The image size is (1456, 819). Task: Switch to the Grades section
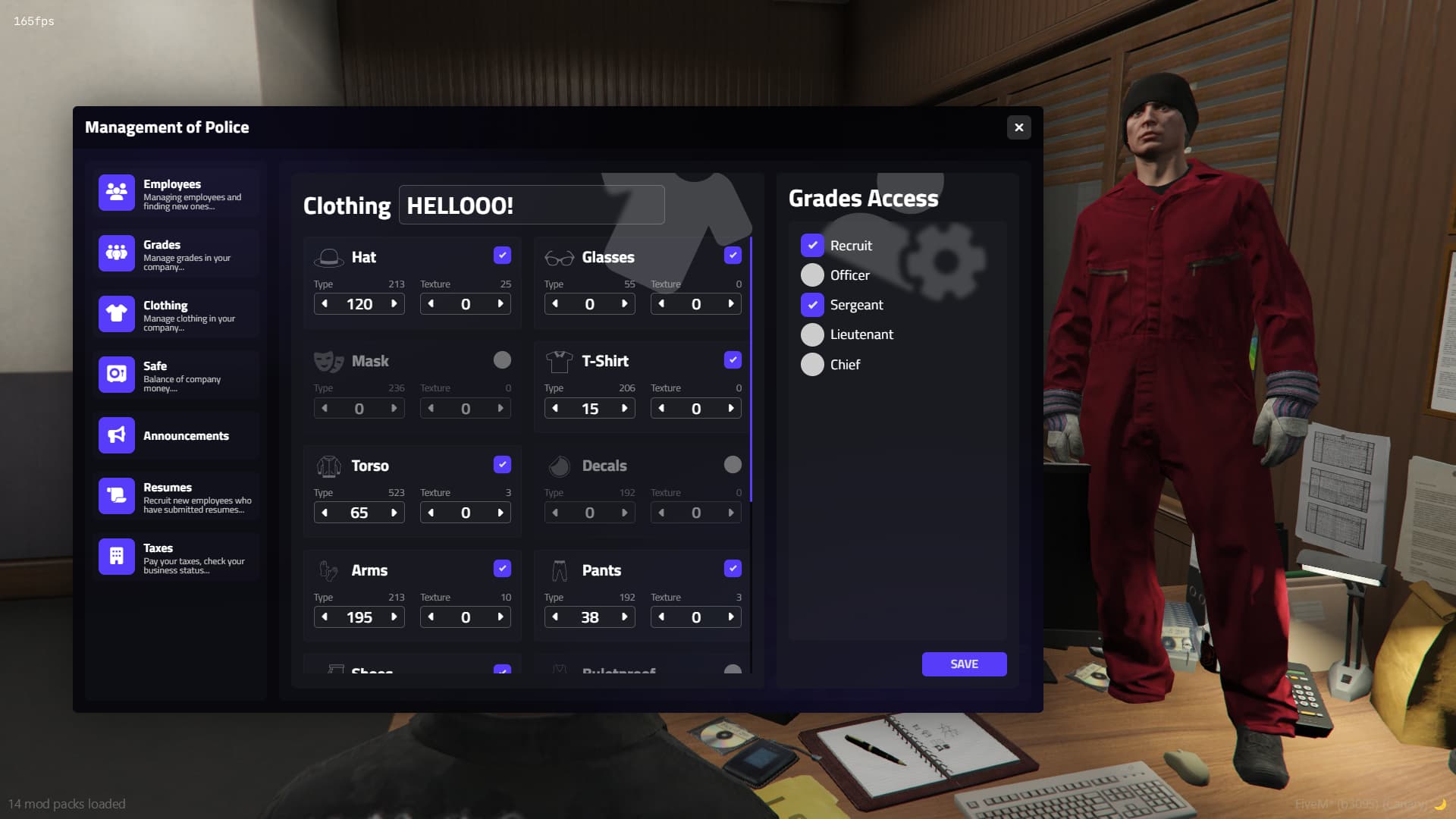tap(174, 253)
